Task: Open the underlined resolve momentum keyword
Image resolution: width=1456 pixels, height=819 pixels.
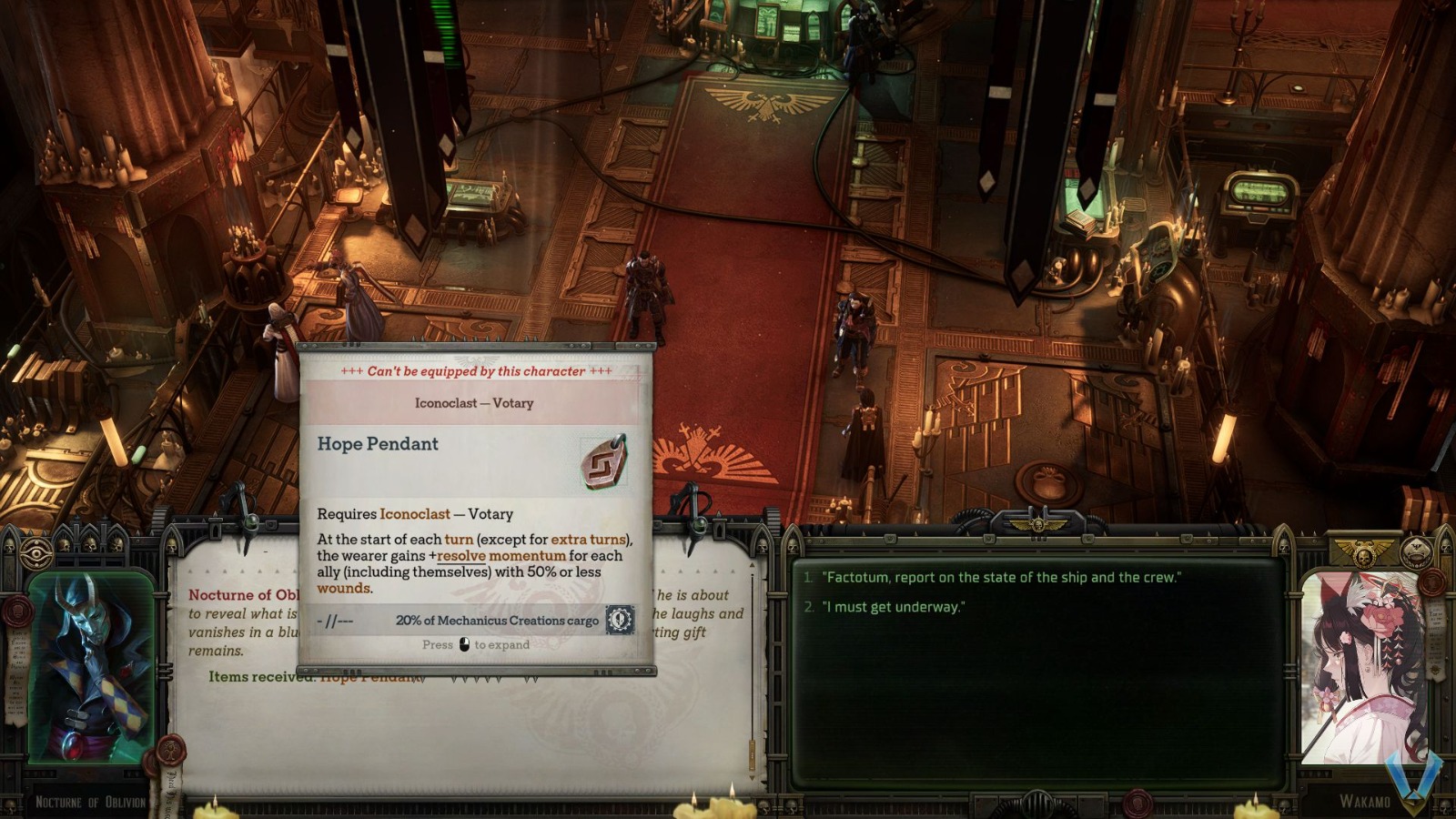Action: click(x=500, y=556)
